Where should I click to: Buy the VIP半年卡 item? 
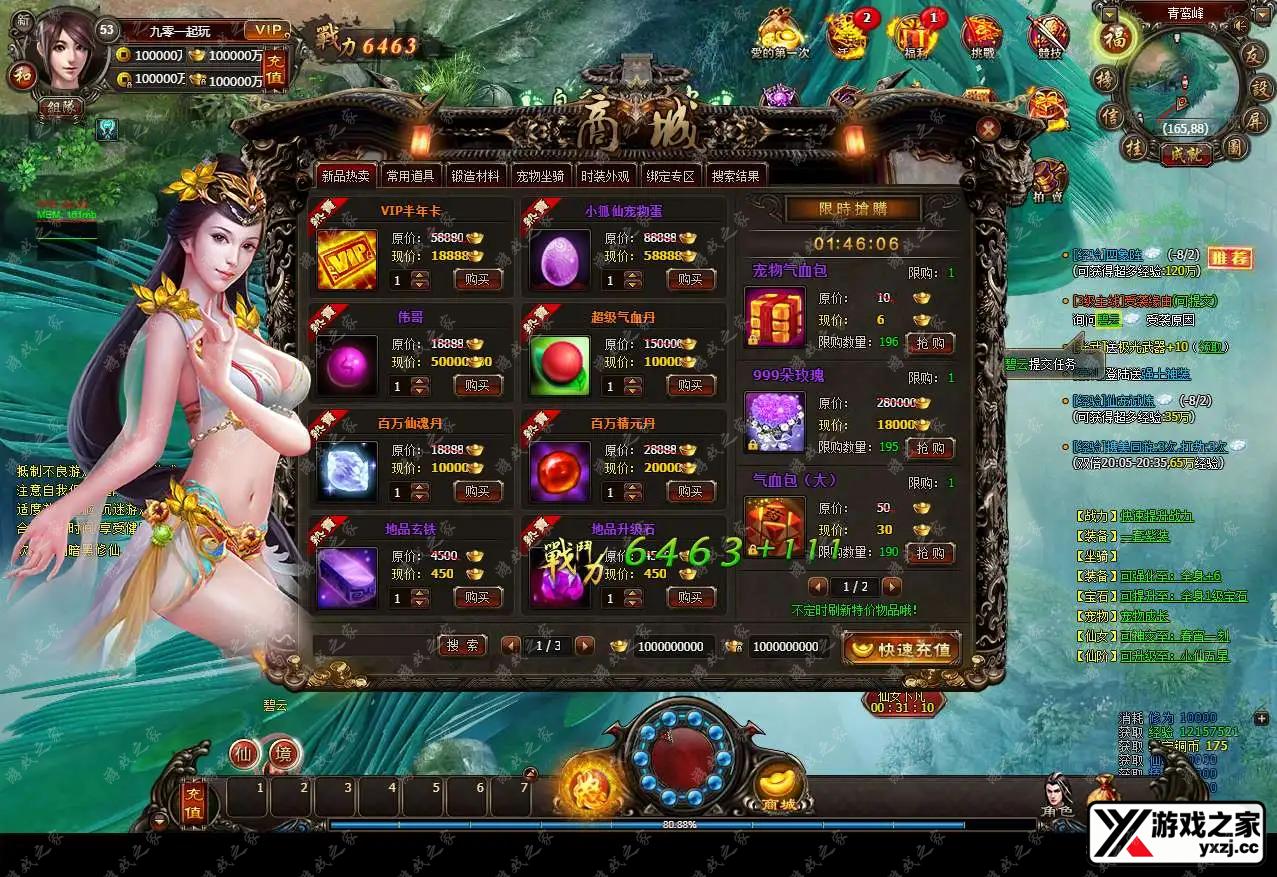[478, 279]
